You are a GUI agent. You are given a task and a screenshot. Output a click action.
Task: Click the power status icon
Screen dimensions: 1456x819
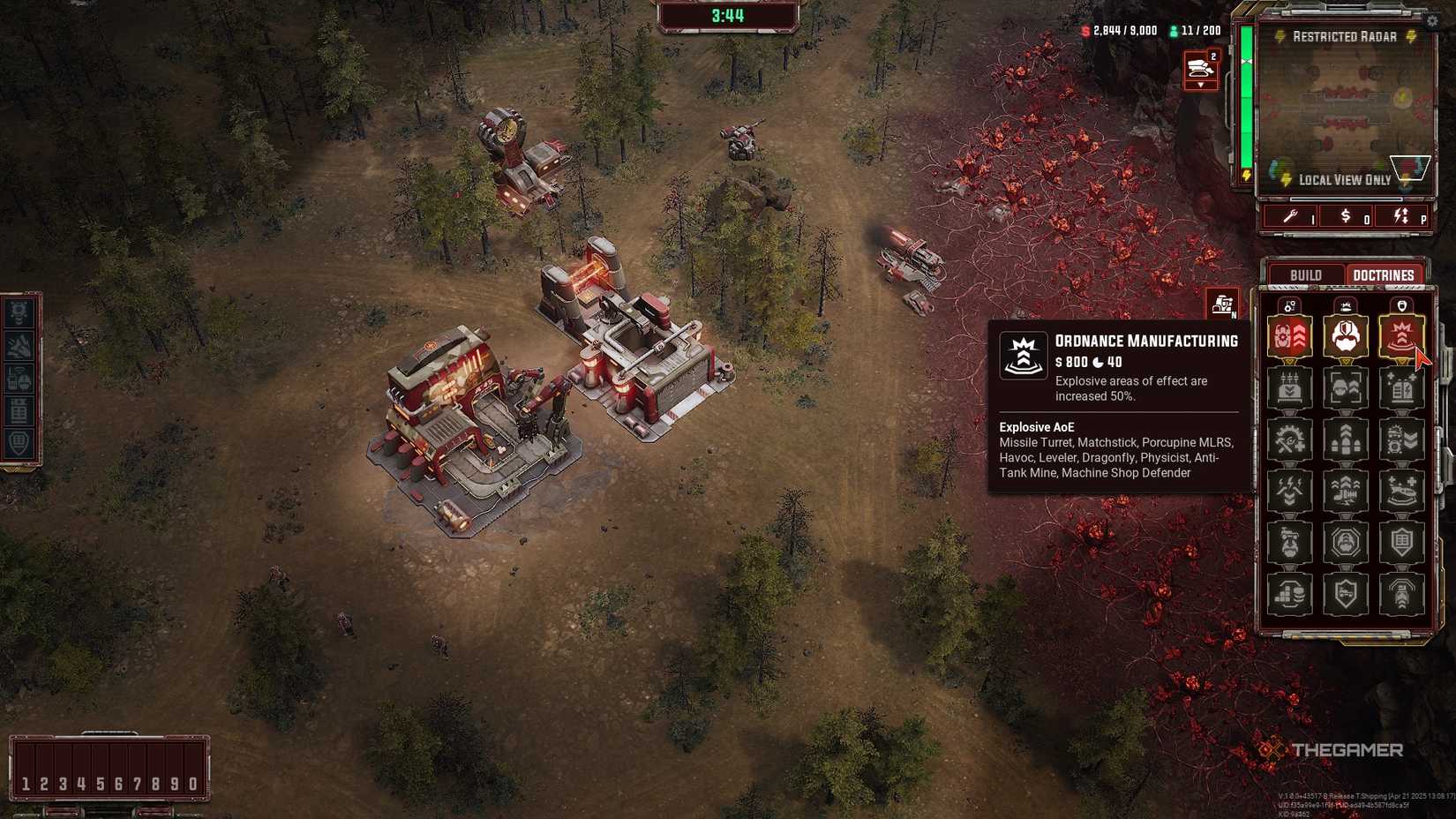(1400, 215)
